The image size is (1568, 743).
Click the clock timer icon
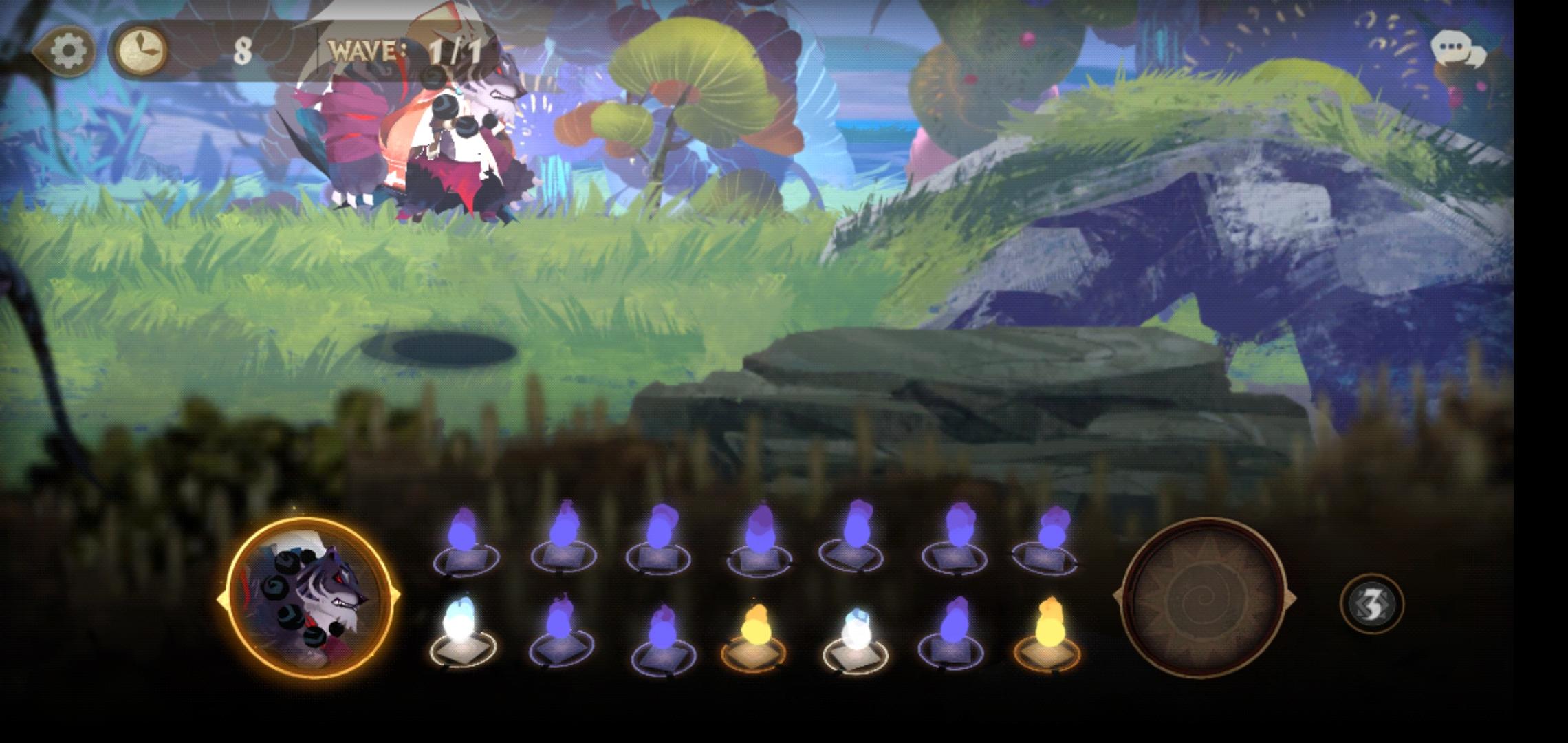pyautogui.click(x=141, y=50)
